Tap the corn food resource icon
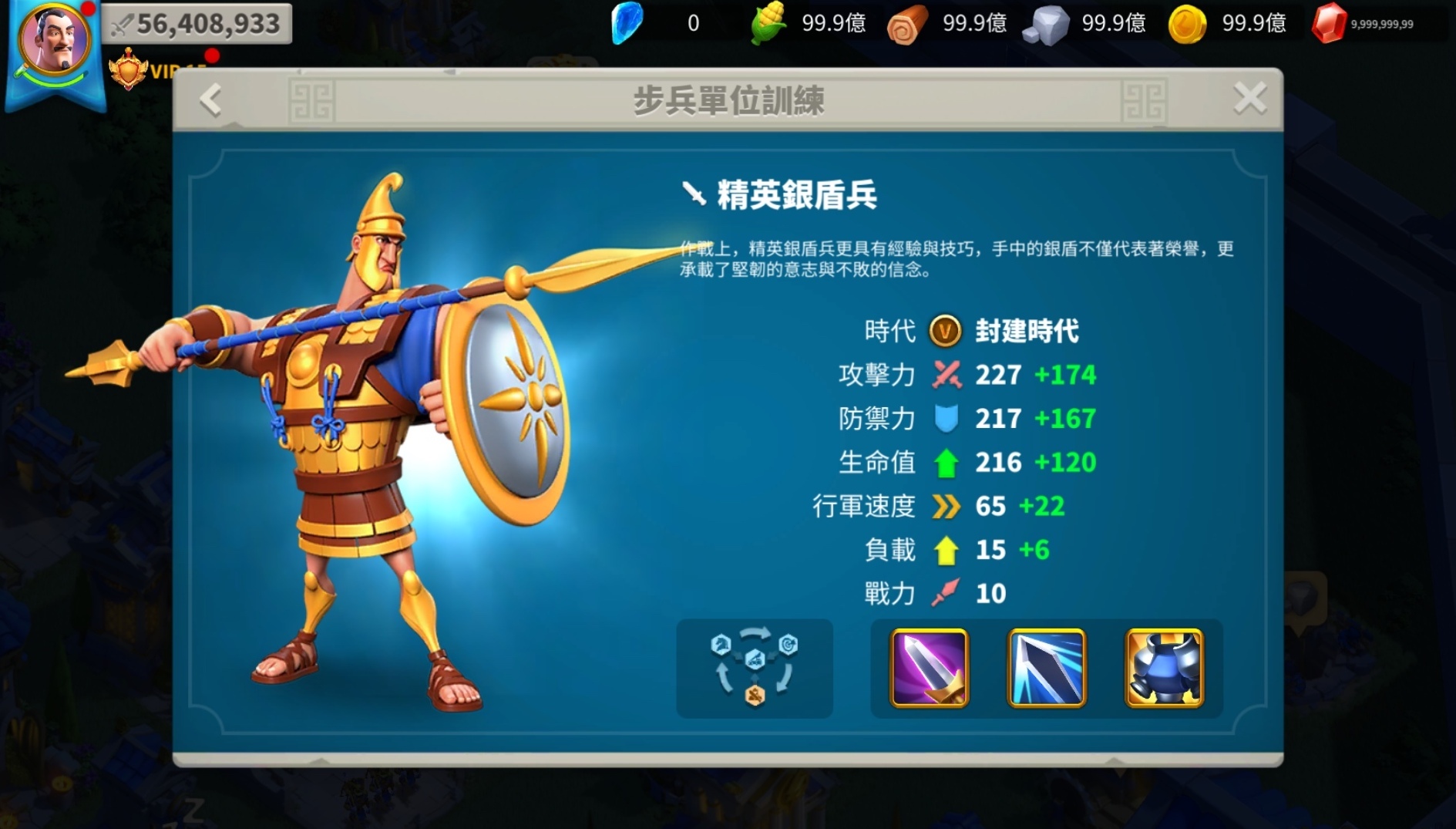Viewport: 1456px width, 829px height. [767, 22]
